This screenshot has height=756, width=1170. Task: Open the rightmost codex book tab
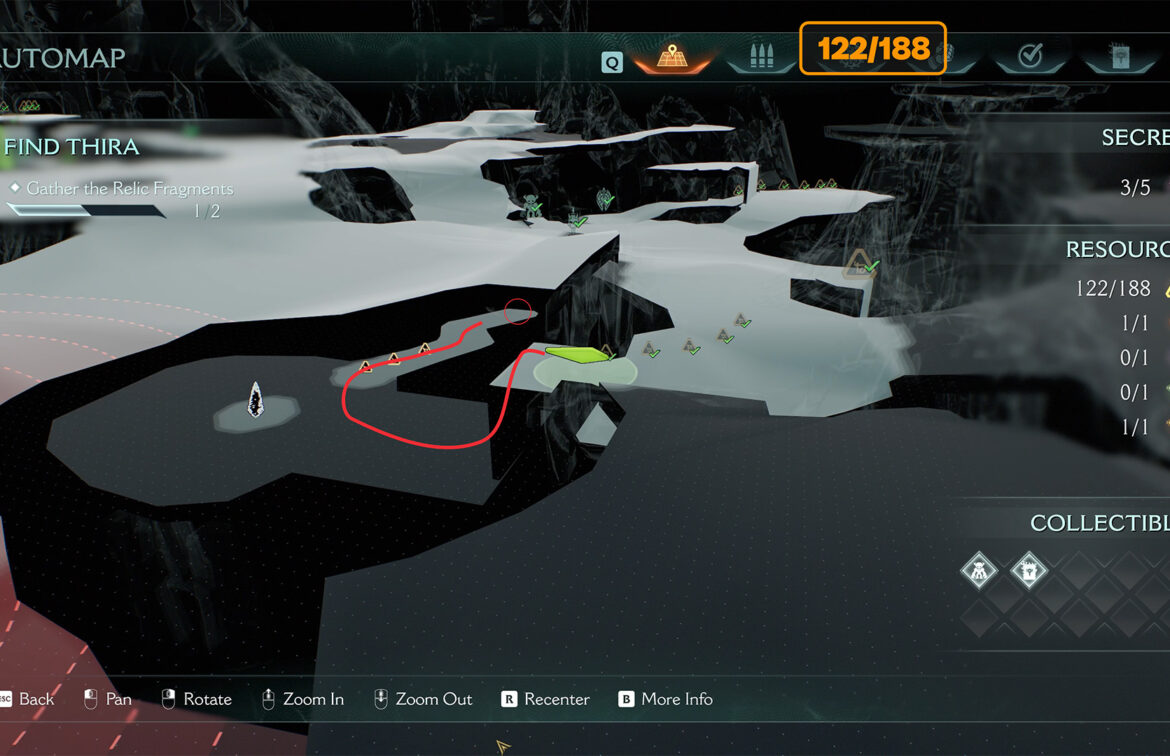click(1119, 57)
